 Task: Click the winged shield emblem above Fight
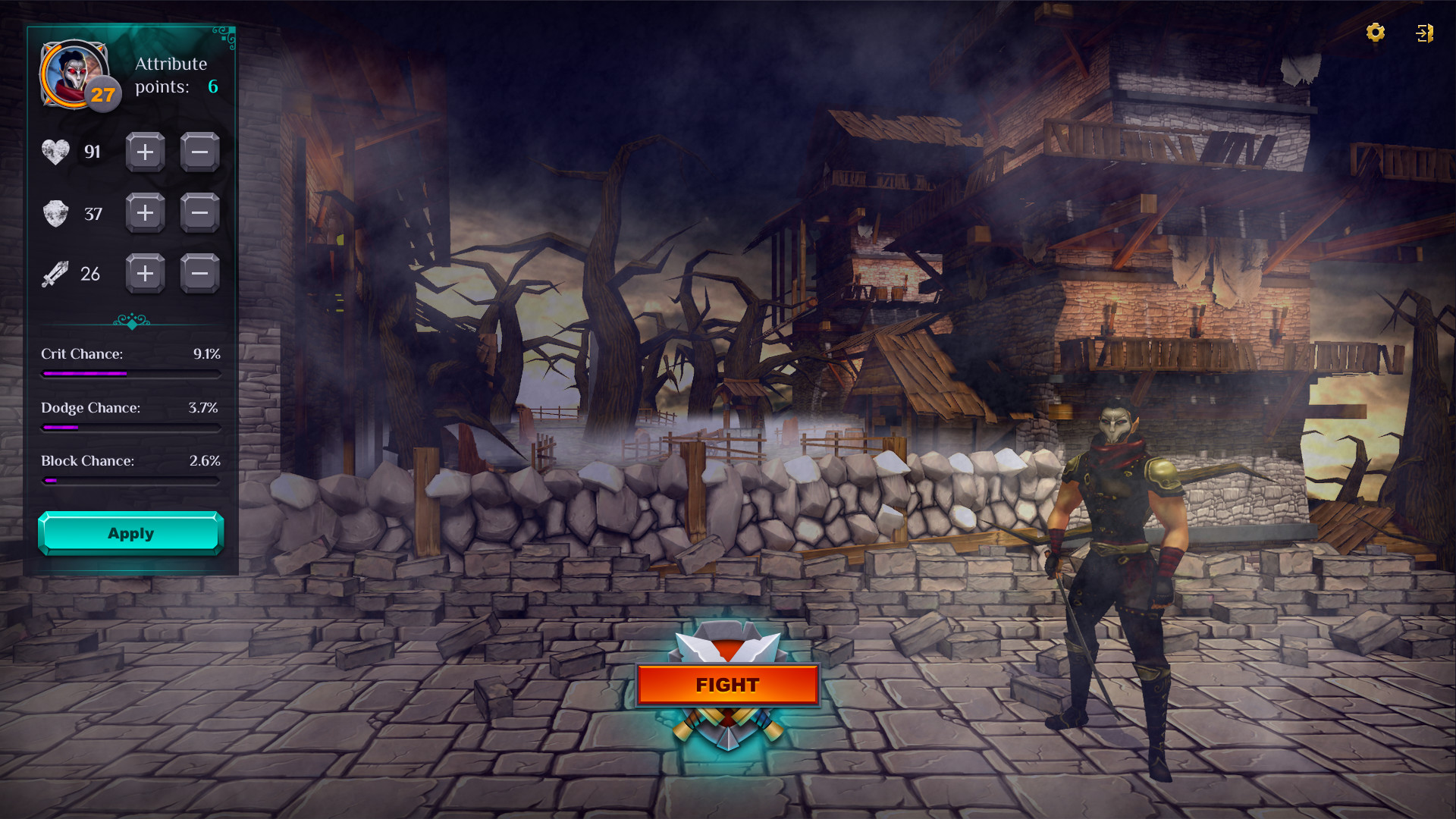click(x=727, y=643)
